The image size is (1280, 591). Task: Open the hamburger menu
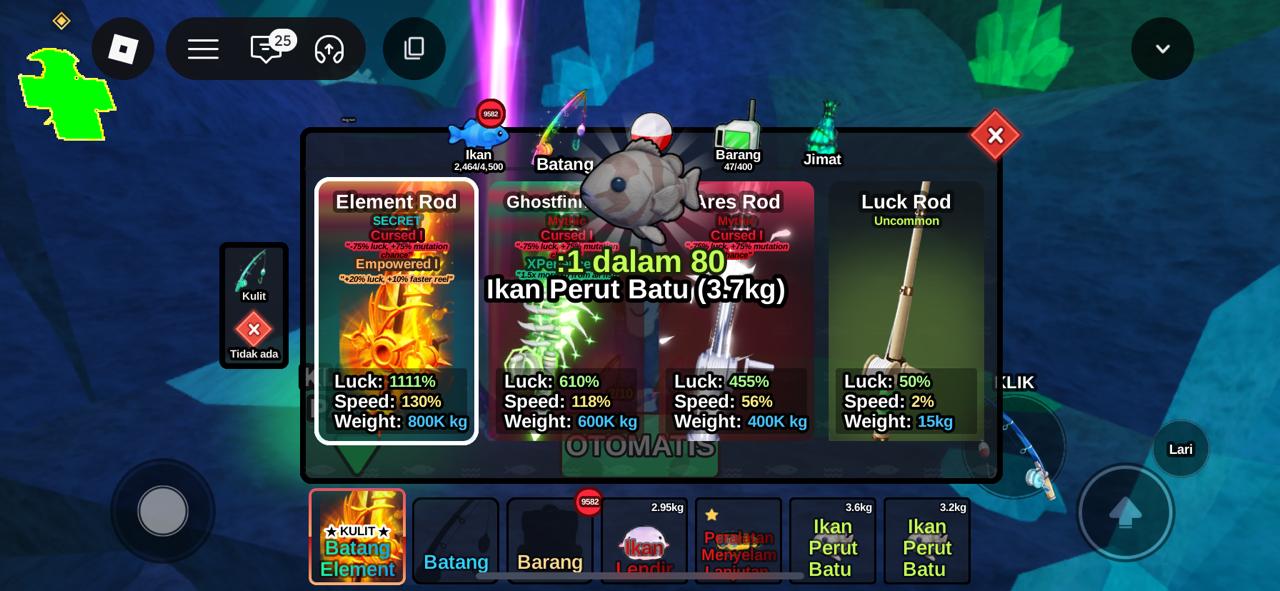pyautogui.click(x=203, y=49)
